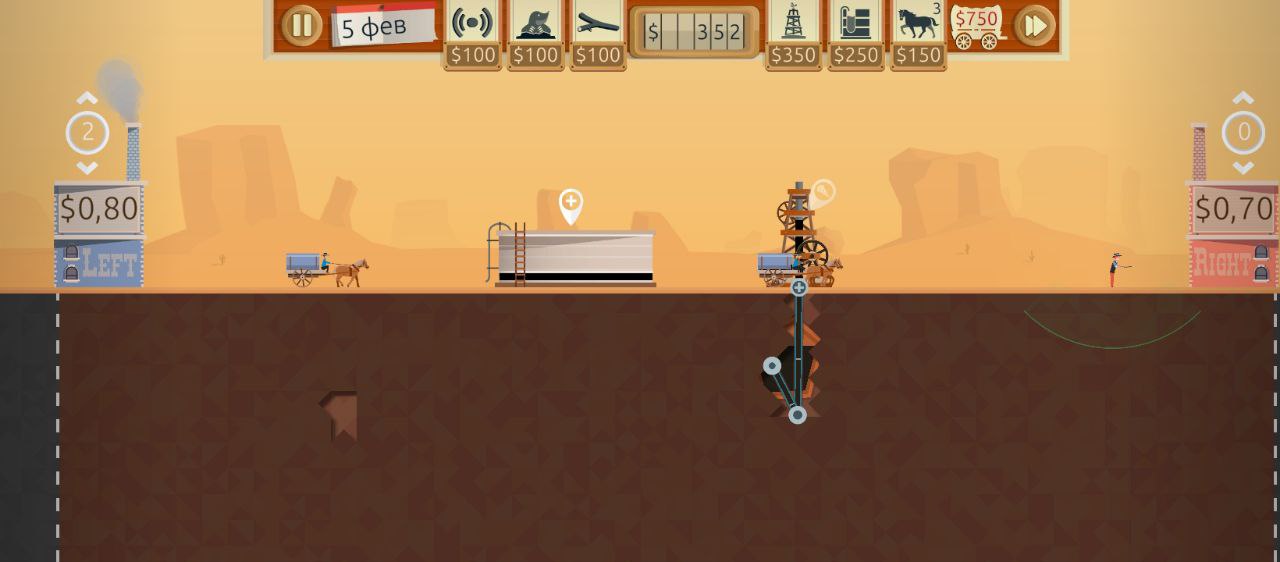Activate fast-forward speed
The height and width of the screenshot is (562, 1280).
click(1034, 26)
